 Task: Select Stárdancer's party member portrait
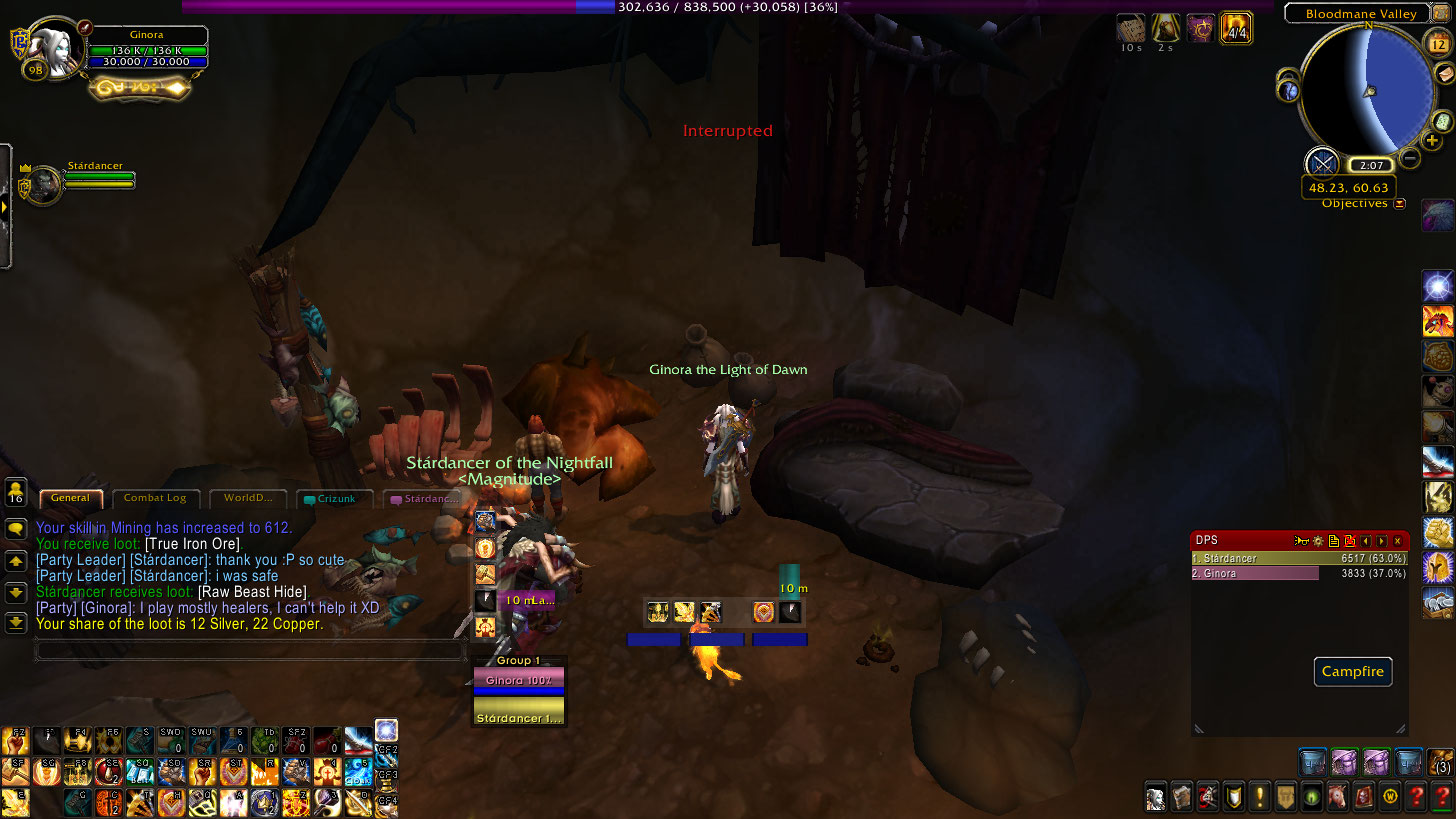point(42,185)
